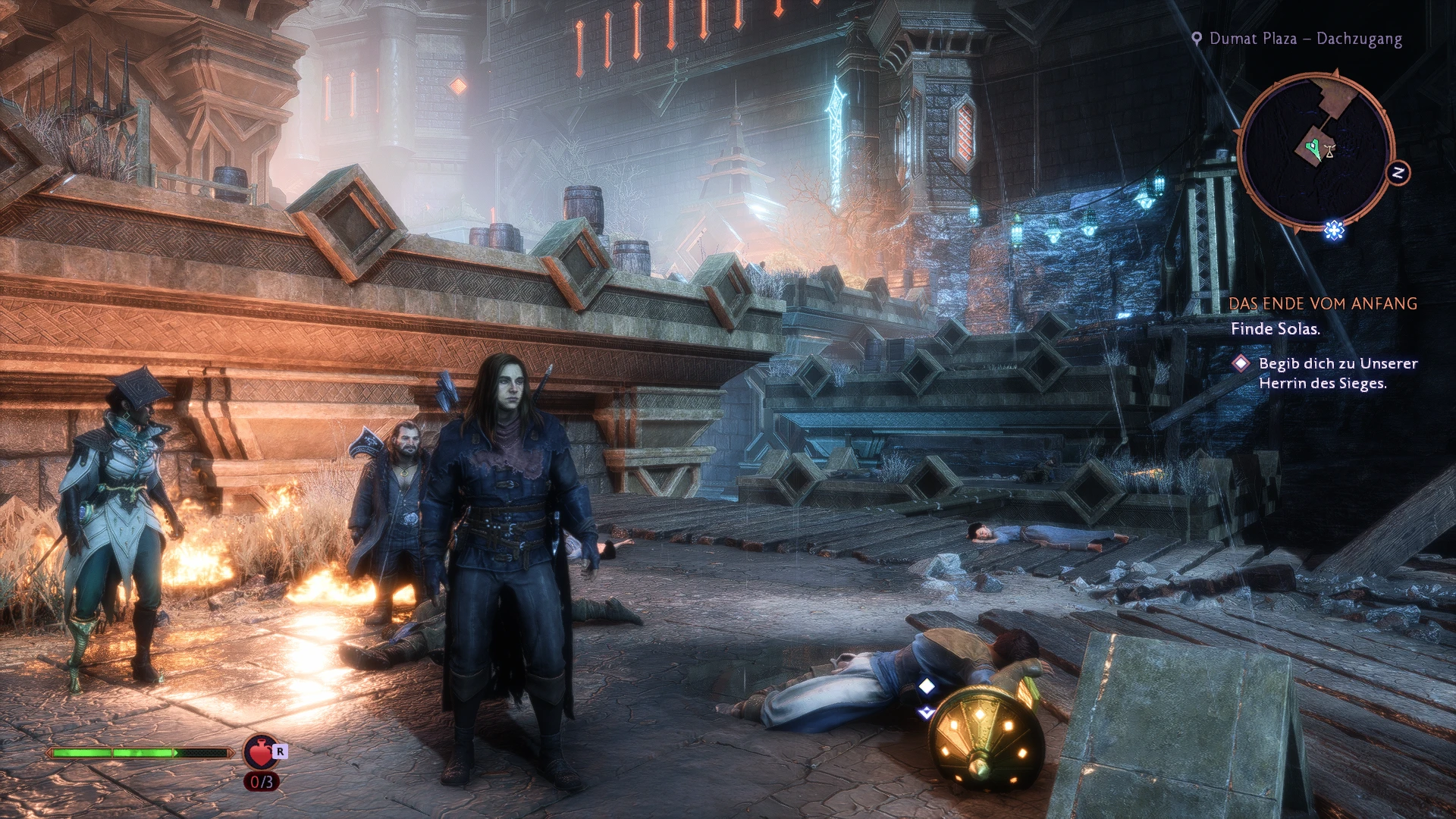
Task: Select the health potion icon
Action: (x=260, y=752)
